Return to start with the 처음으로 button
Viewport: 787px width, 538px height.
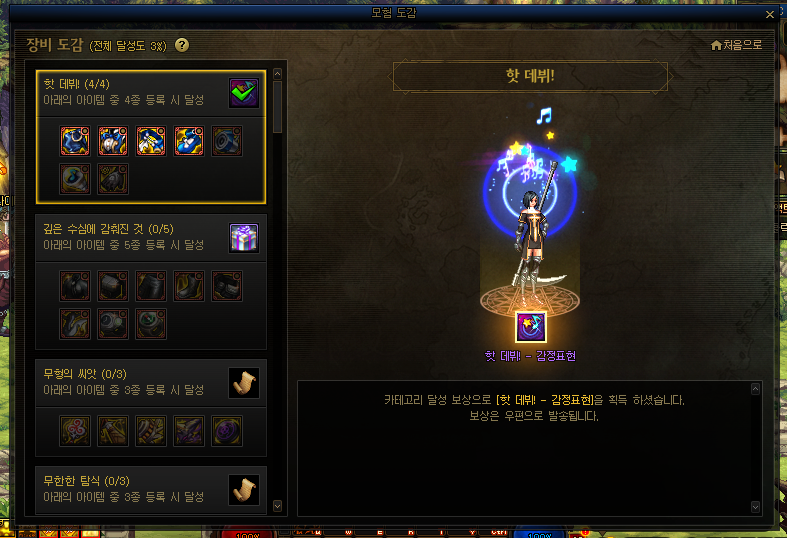pos(736,45)
